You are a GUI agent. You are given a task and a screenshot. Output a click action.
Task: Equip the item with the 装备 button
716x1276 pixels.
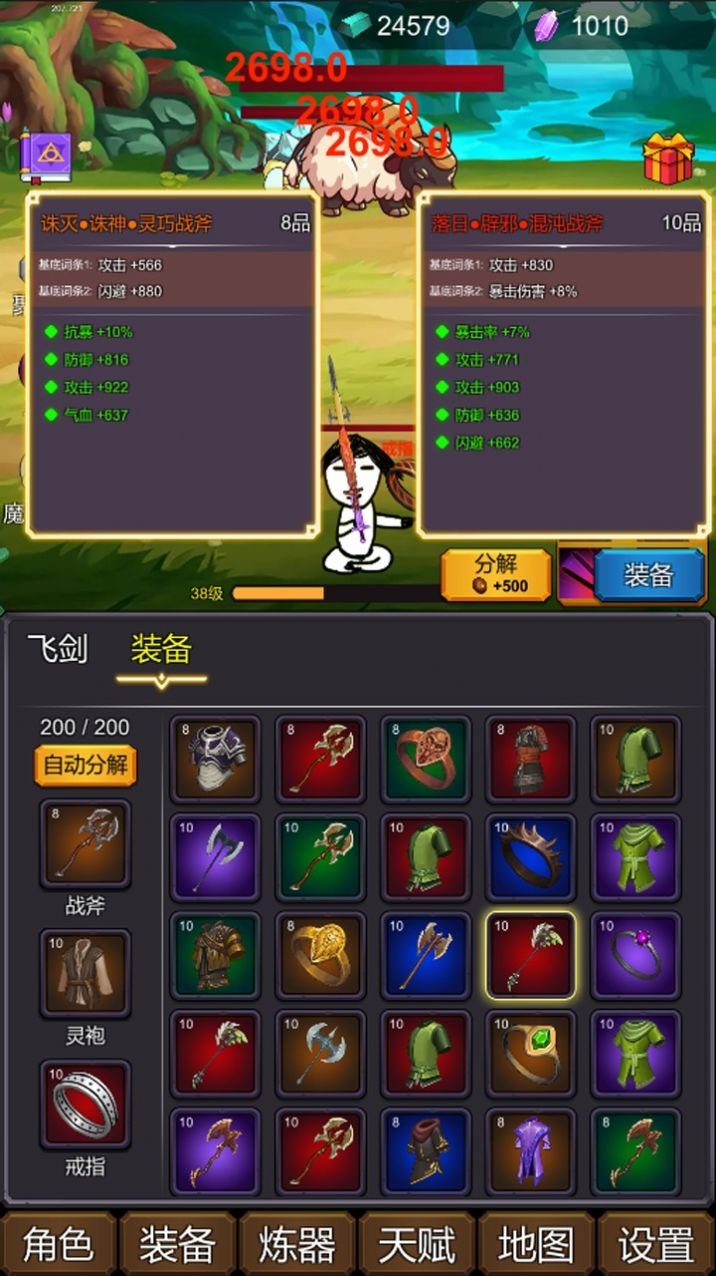pyautogui.click(x=649, y=575)
